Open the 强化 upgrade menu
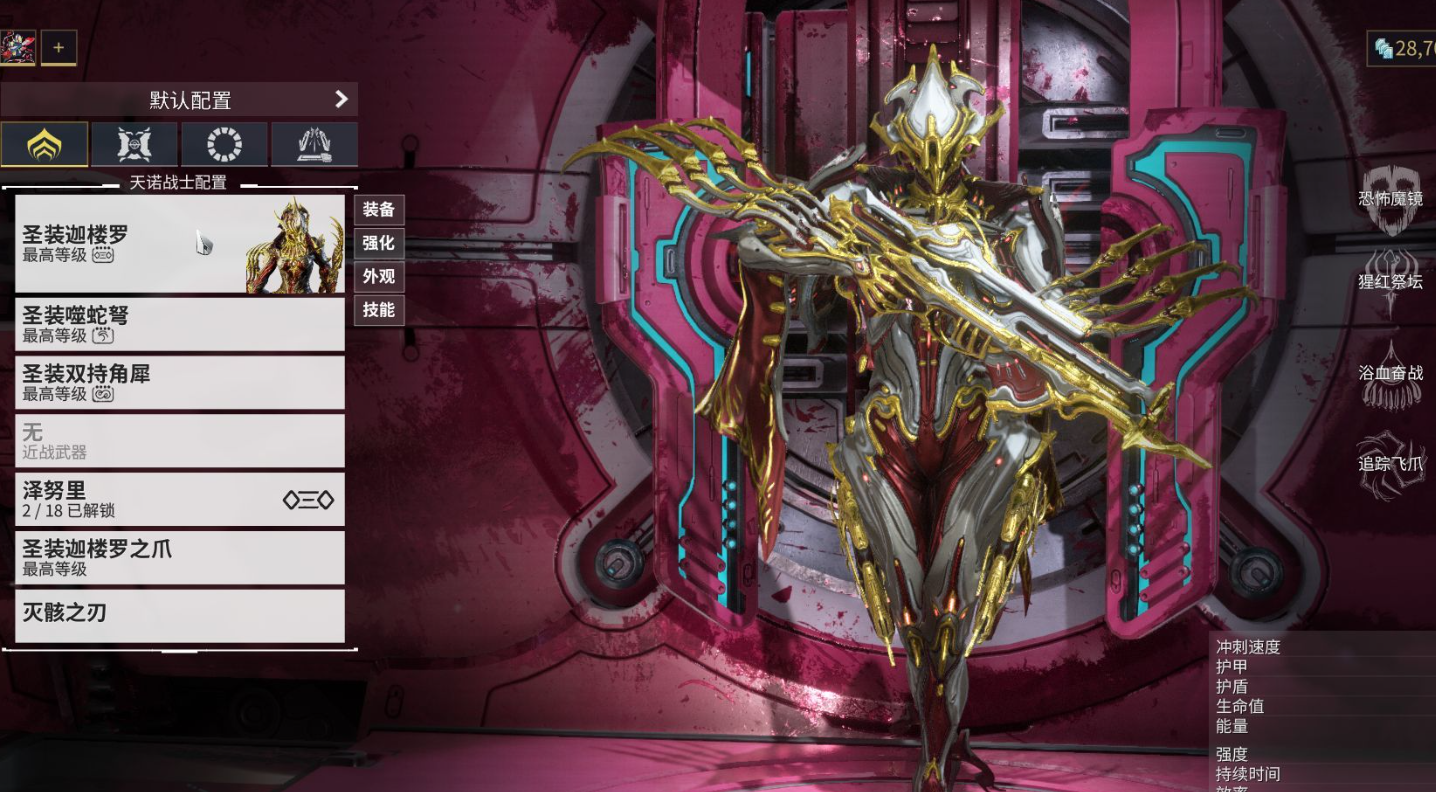The height and width of the screenshot is (792, 1436). point(379,243)
